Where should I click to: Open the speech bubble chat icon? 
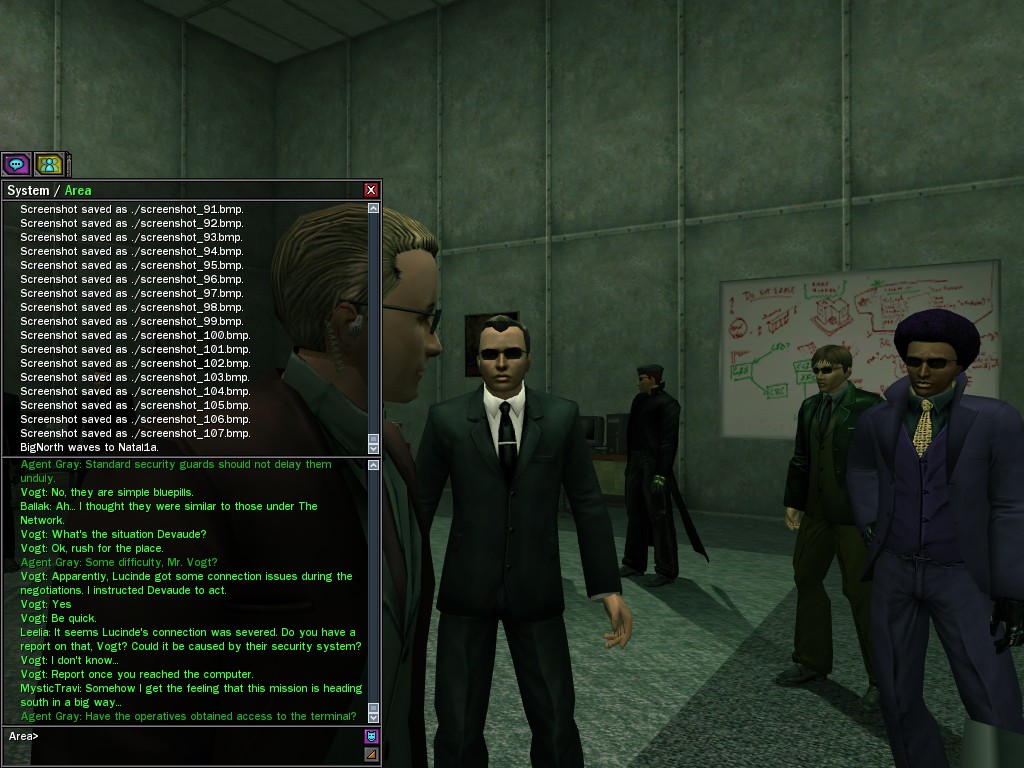[16, 164]
